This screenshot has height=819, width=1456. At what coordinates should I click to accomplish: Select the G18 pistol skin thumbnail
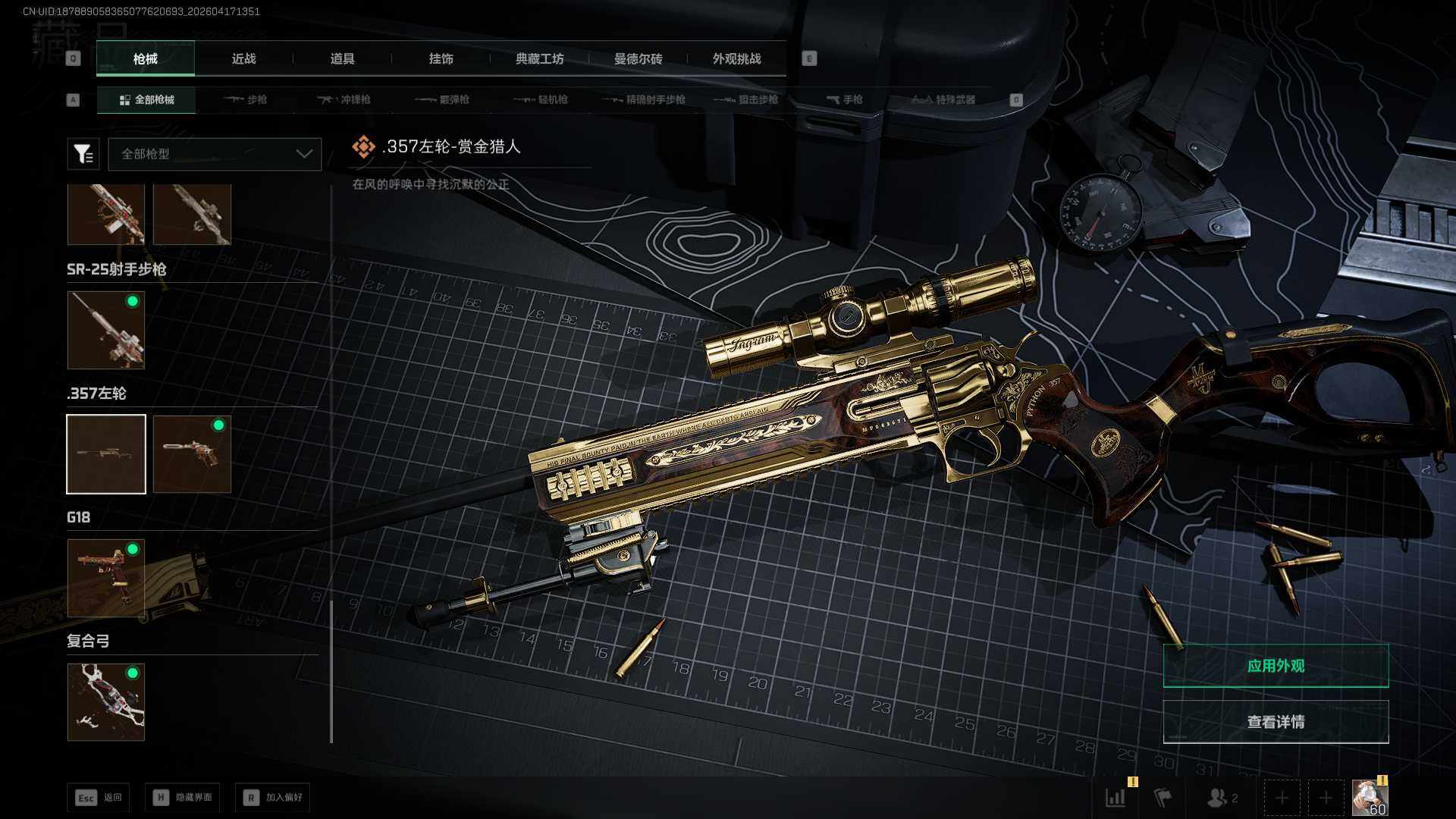point(106,578)
